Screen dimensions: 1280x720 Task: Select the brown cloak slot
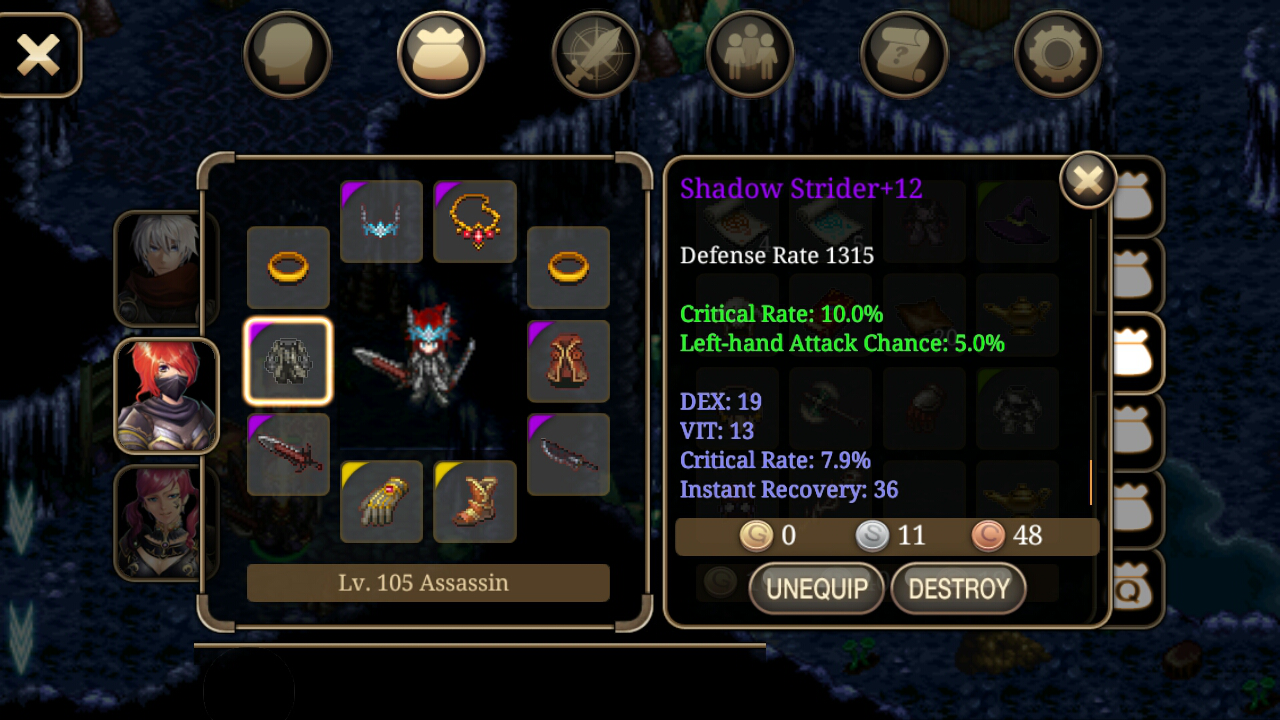click(x=568, y=361)
